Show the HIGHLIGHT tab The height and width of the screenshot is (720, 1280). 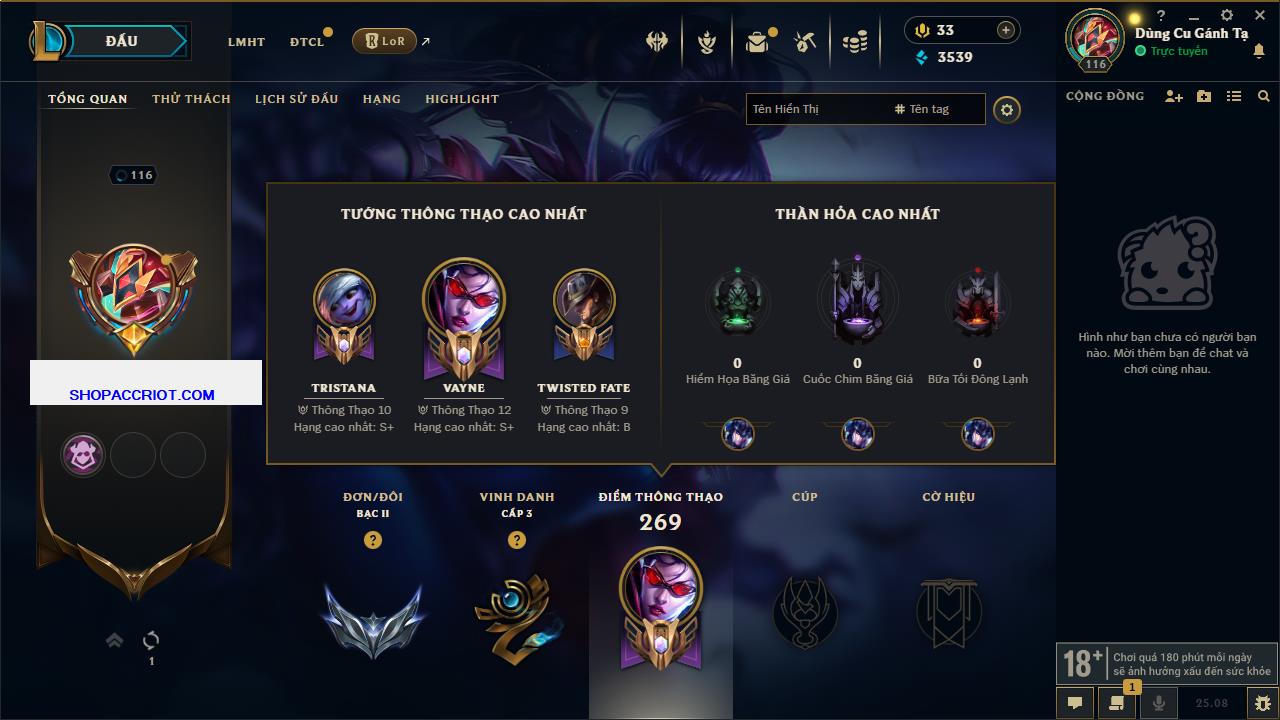(461, 99)
